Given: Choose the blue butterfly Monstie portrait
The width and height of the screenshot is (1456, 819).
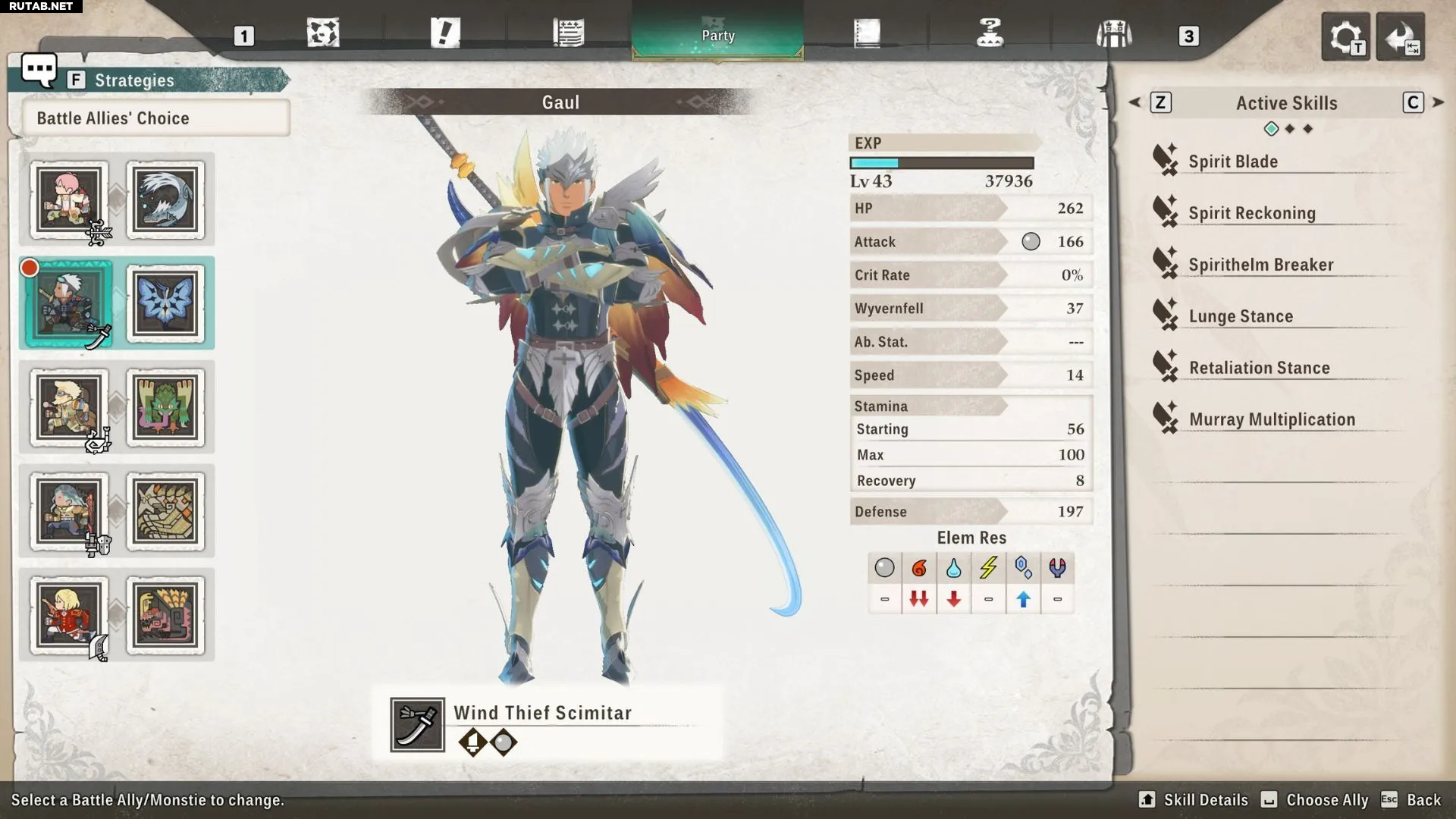Looking at the screenshot, I should click(x=165, y=304).
